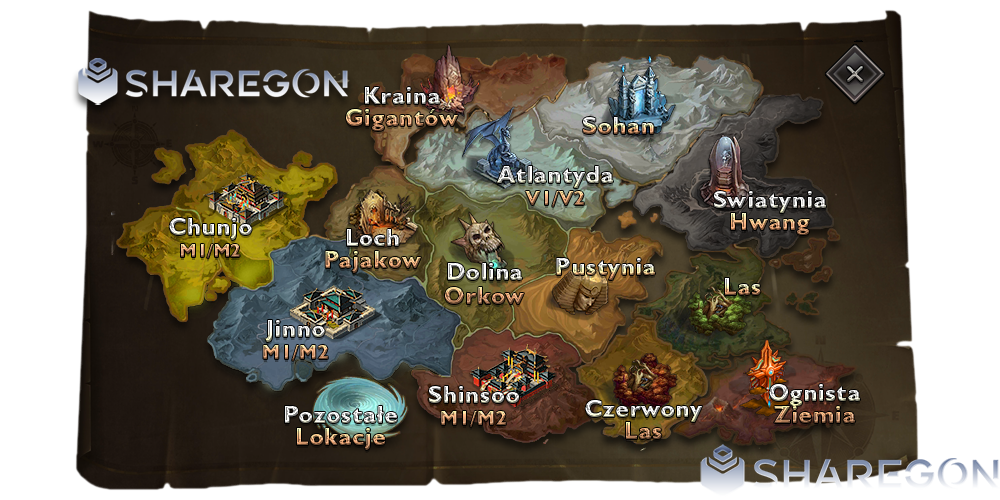The height and width of the screenshot is (500, 1000).
Task: Close the world map window
Action: pos(853,74)
